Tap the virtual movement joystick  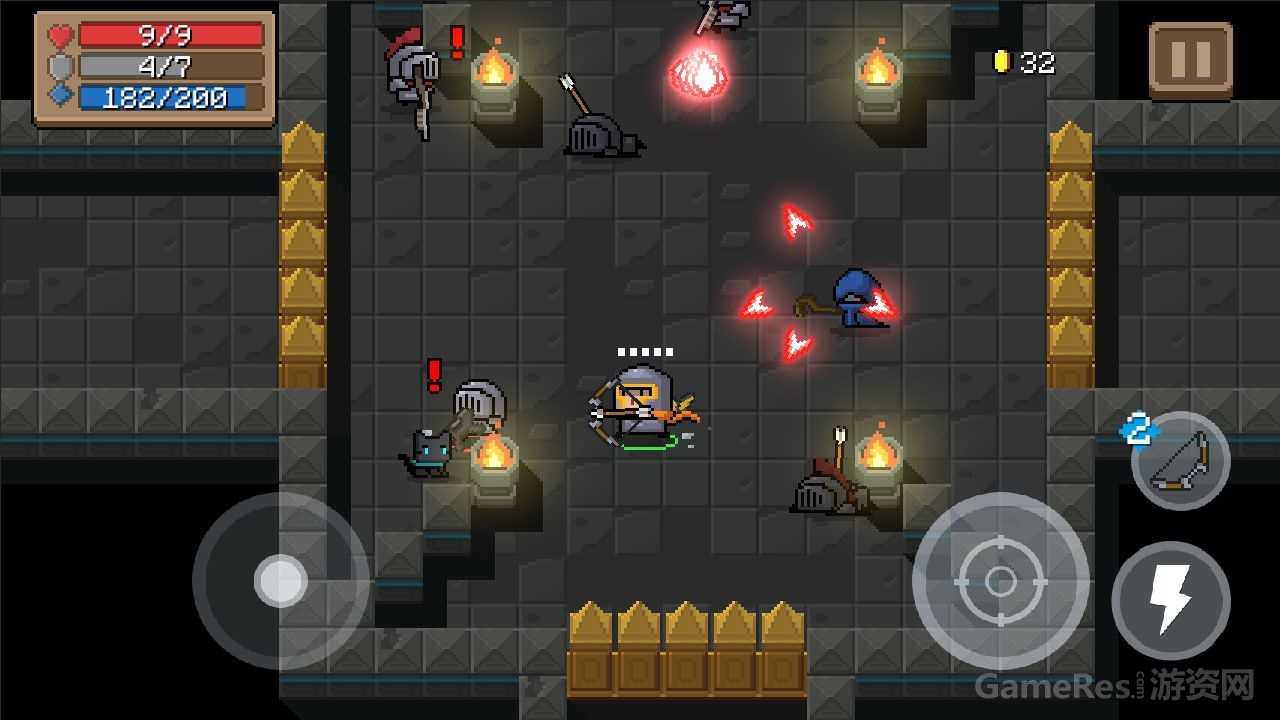tap(280, 580)
